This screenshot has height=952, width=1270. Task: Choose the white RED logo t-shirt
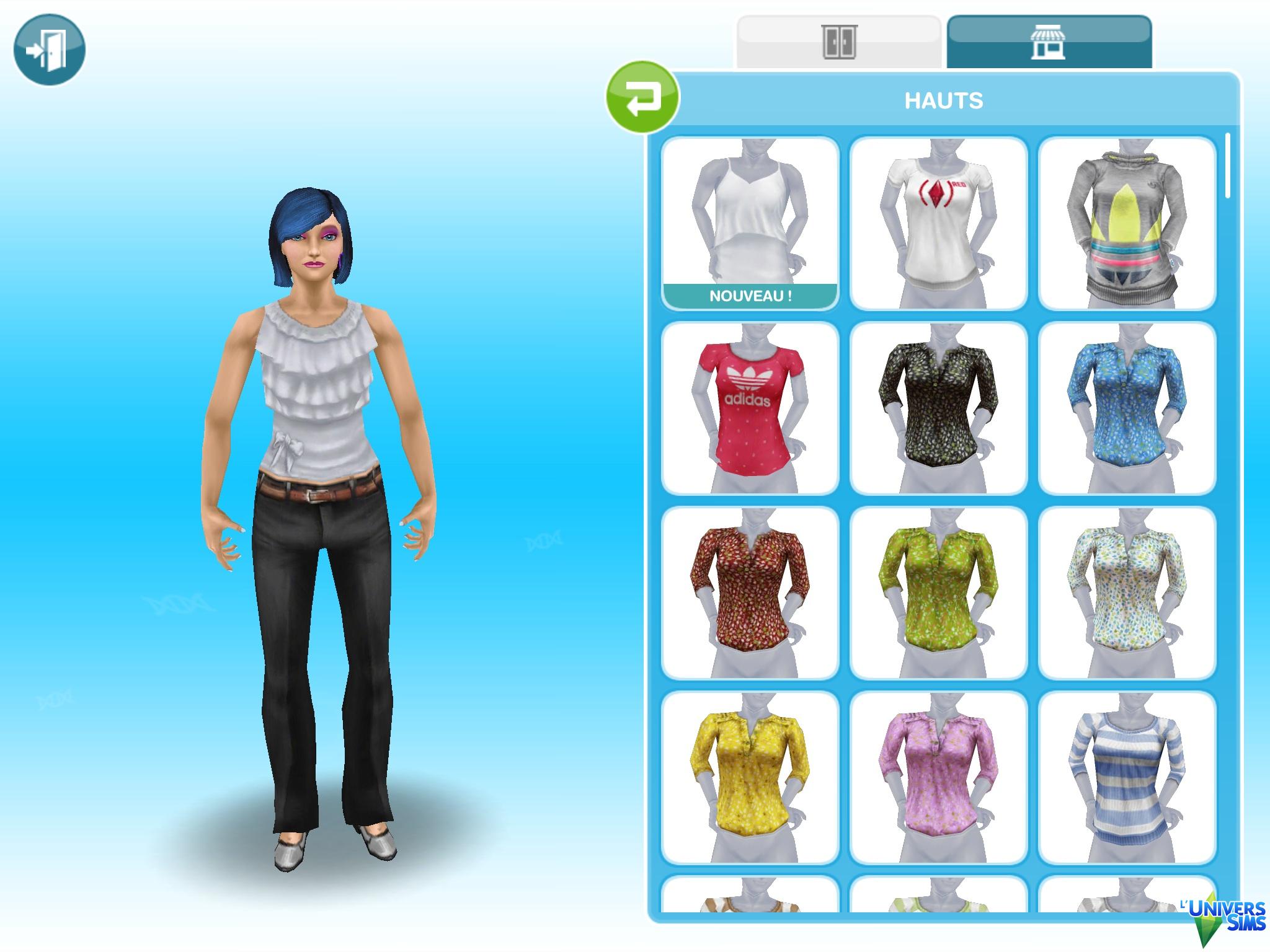(x=938, y=223)
